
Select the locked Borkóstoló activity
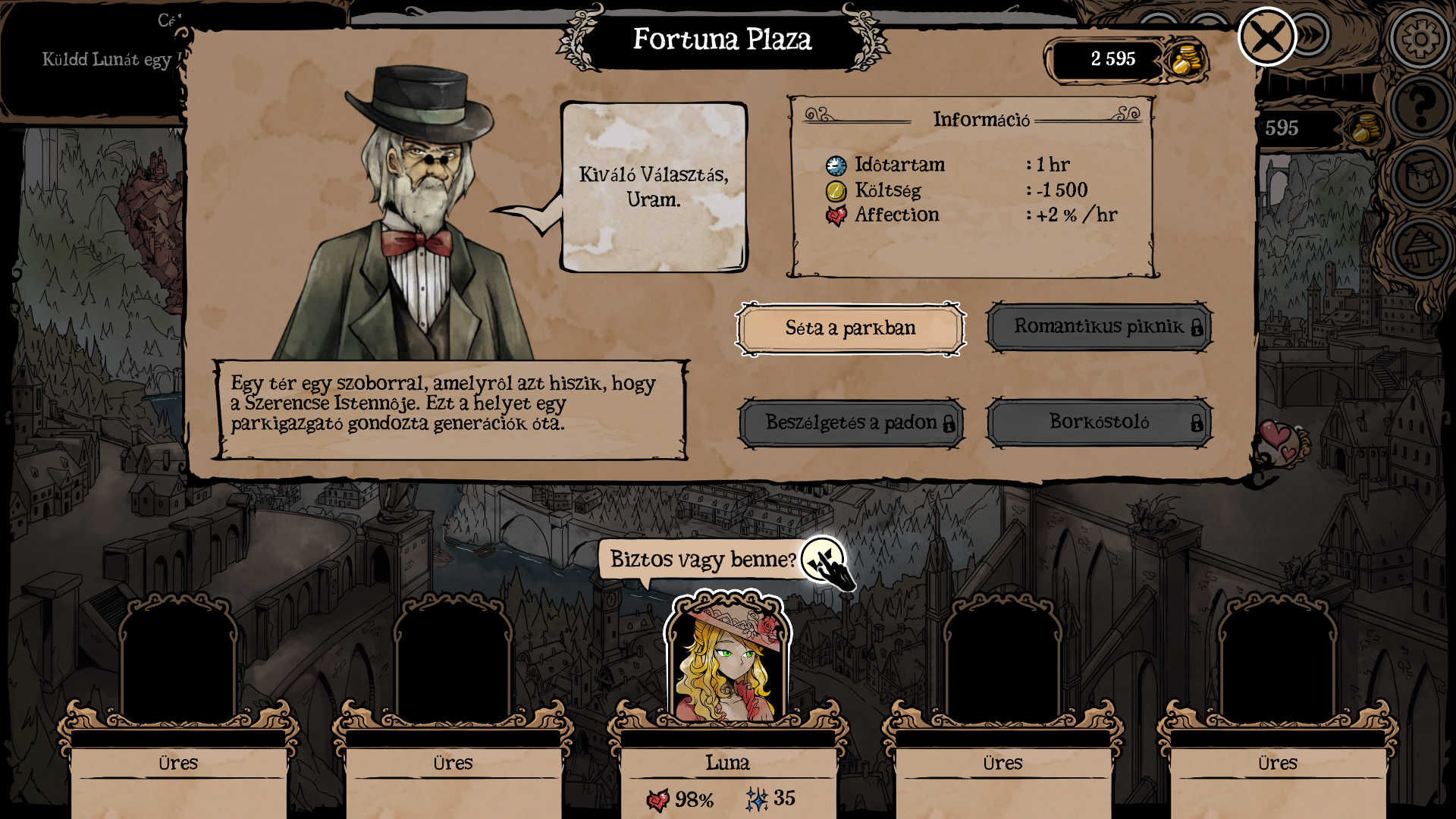tap(1099, 422)
